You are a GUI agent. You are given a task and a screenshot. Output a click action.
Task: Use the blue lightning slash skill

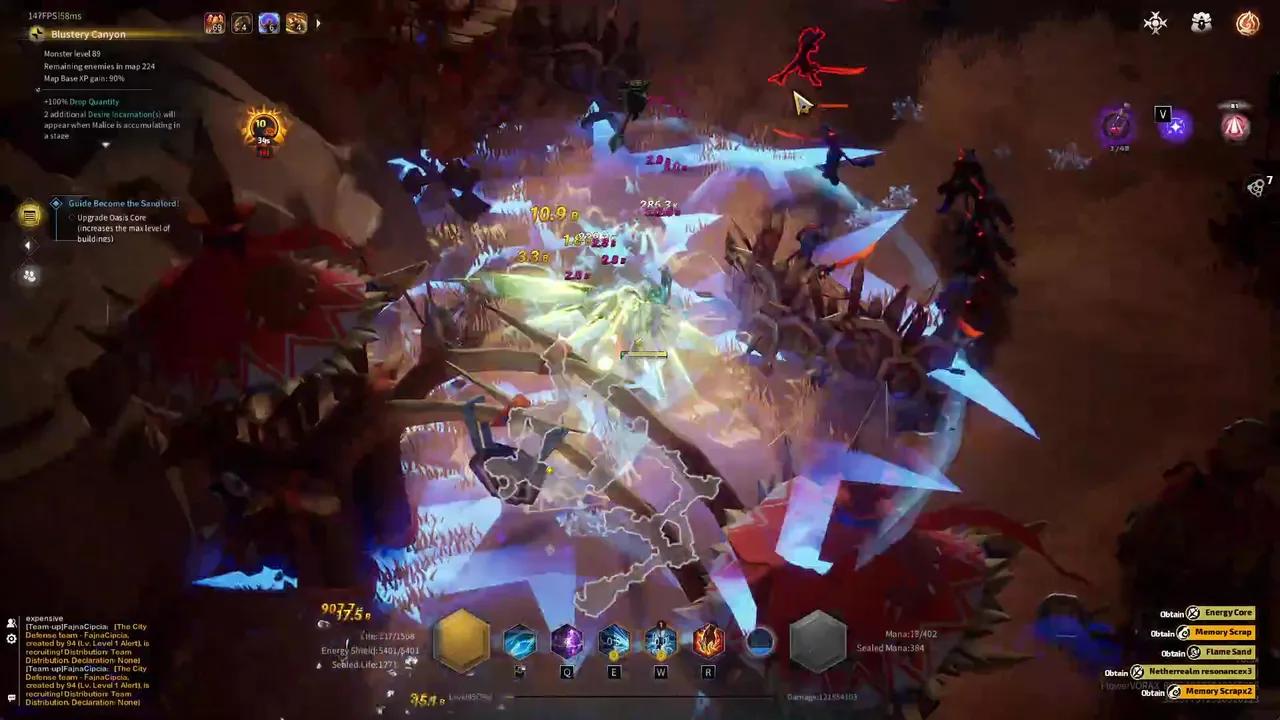tap(519, 641)
